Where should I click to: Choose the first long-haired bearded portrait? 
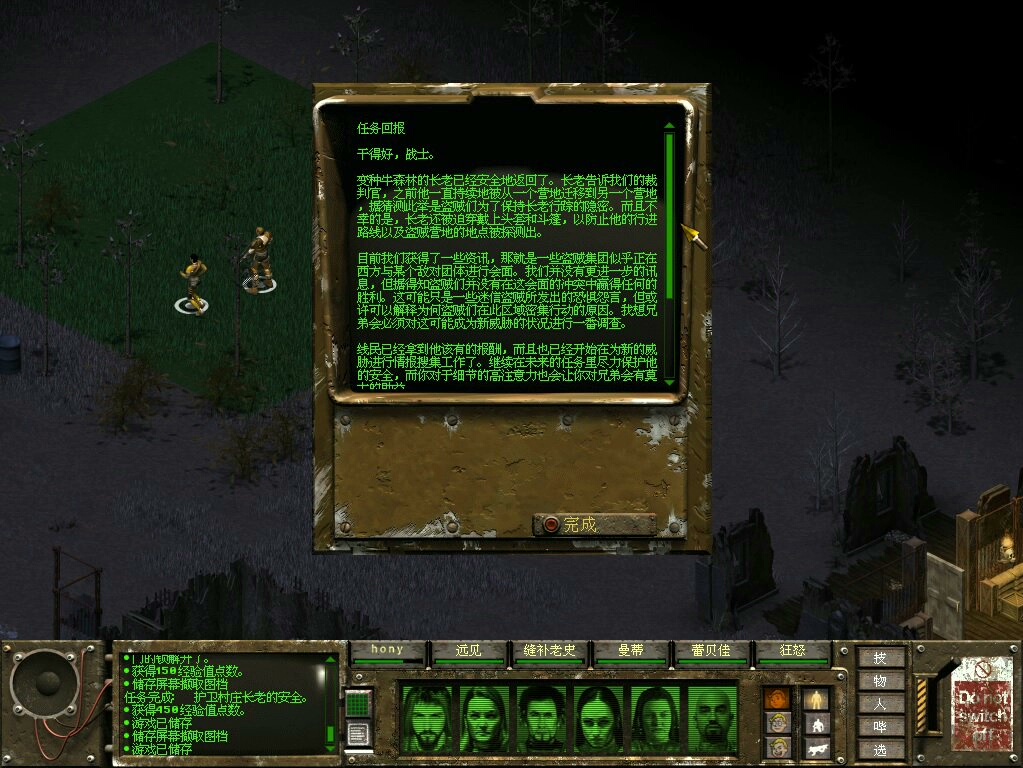(x=427, y=718)
